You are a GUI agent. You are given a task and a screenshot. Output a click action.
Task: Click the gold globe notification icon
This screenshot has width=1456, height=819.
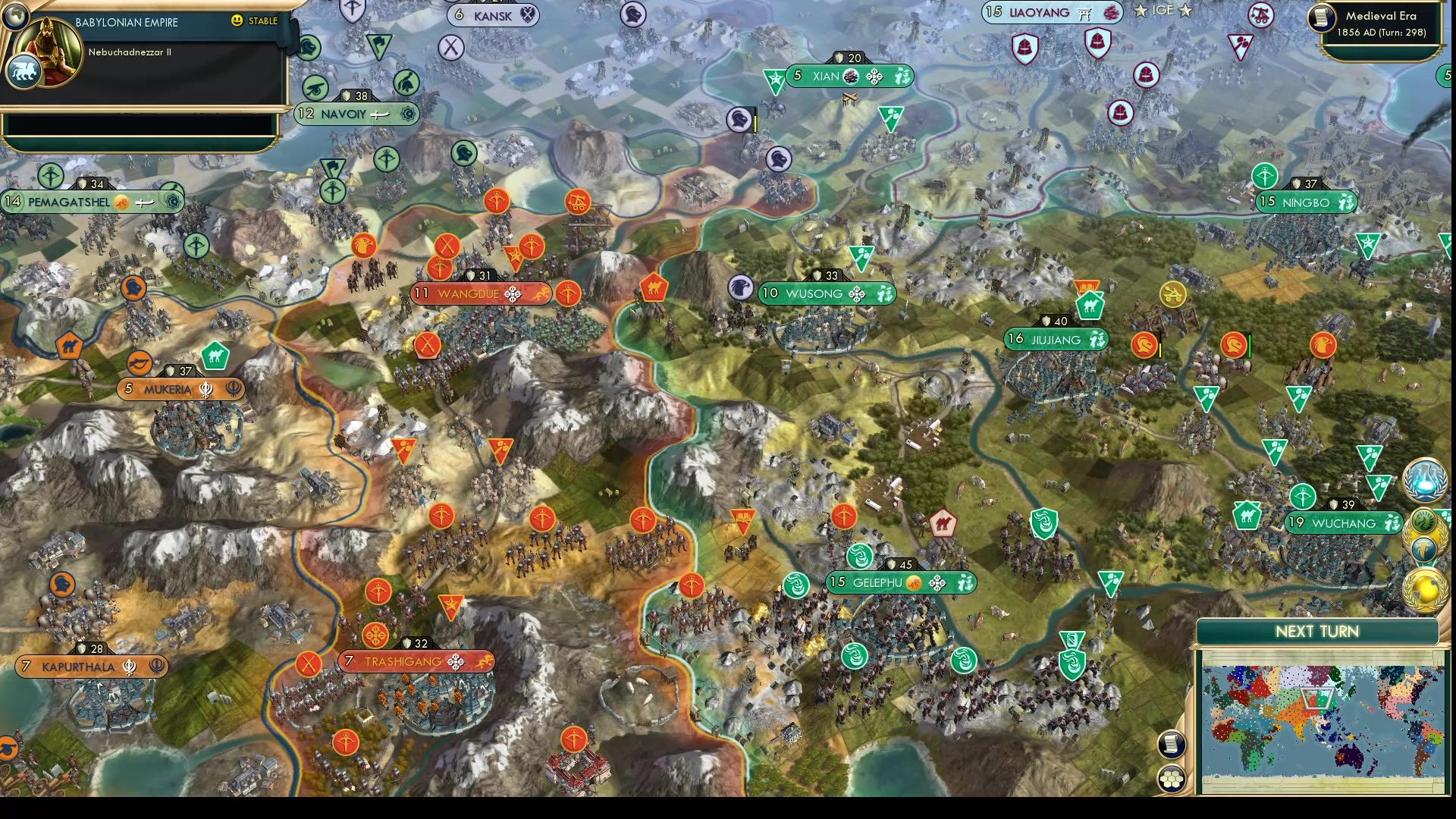pyautogui.click(x=1423, y=588)
